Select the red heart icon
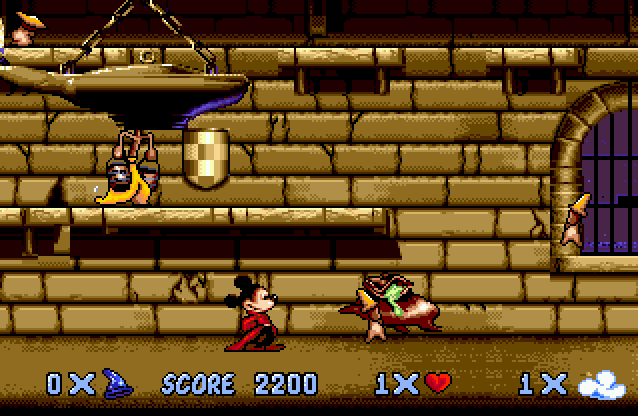This screenshot has height=416, width=638. point(438,383)
